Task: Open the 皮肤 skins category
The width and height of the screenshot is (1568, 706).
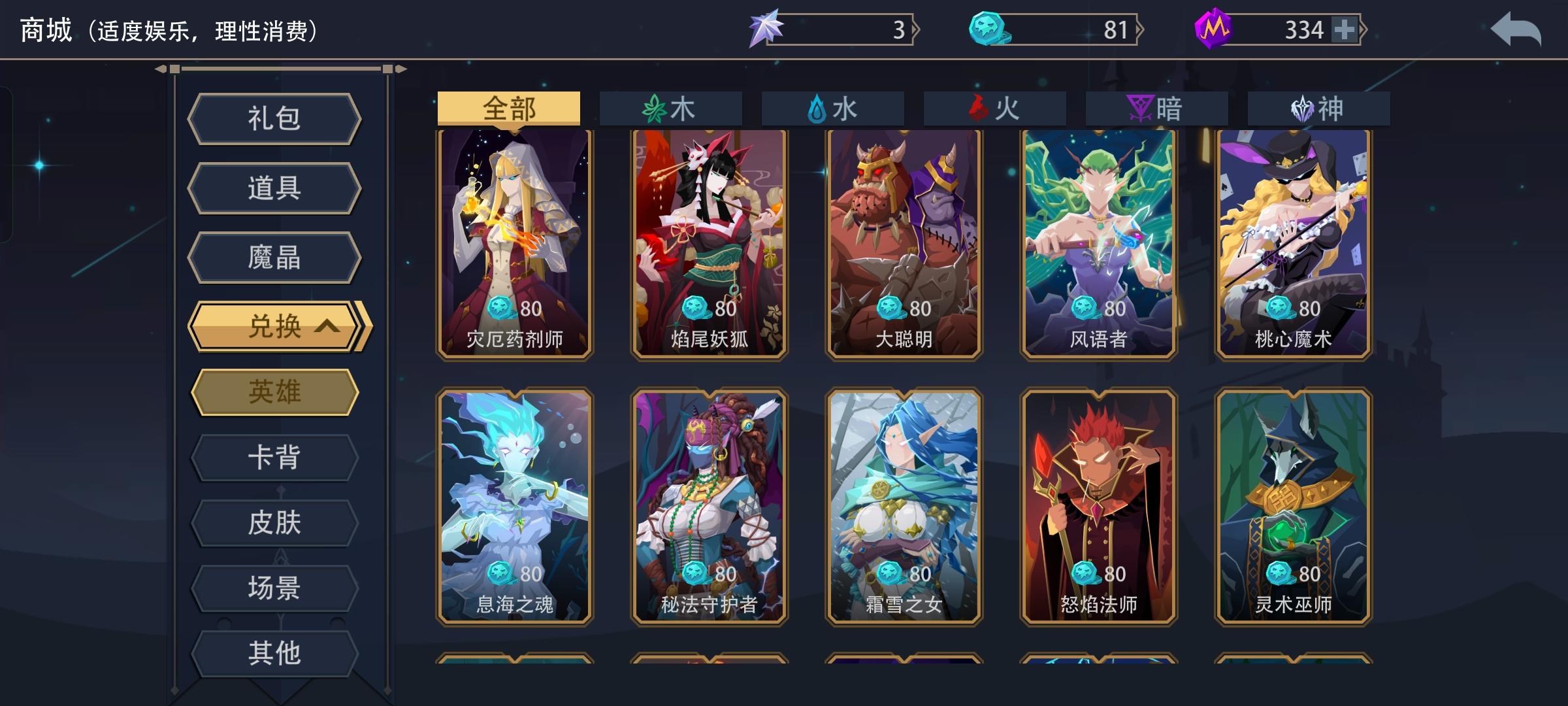Action: (x=274, y=522)
